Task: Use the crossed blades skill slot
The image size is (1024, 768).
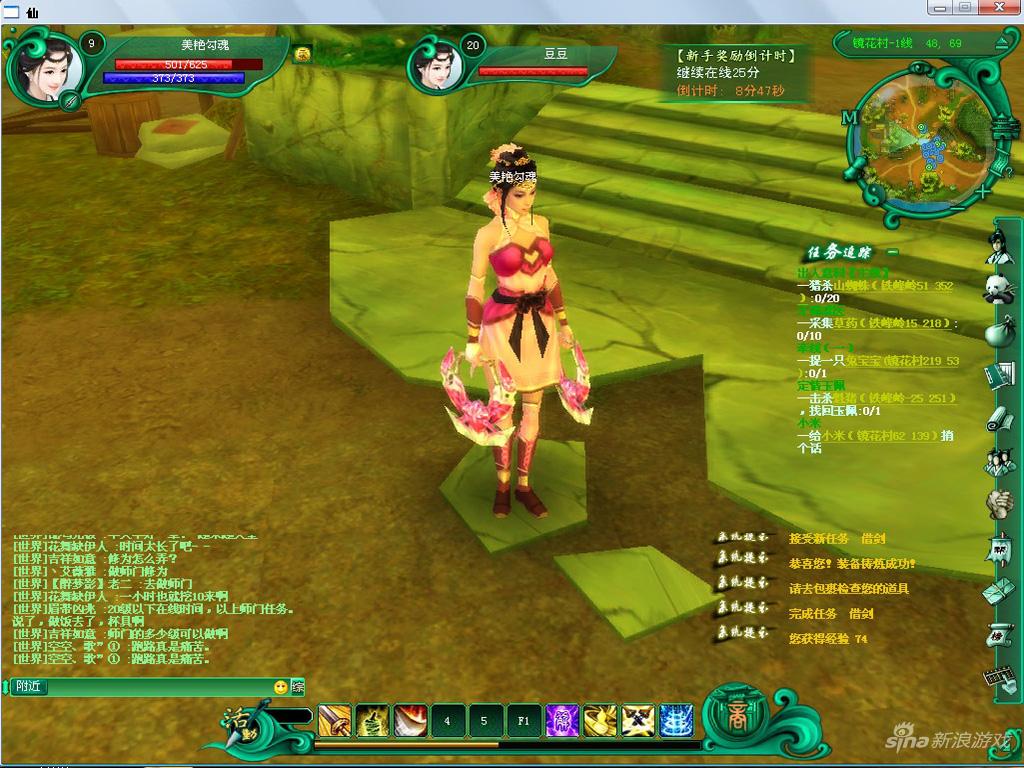Action: click(x=638, y=720)
